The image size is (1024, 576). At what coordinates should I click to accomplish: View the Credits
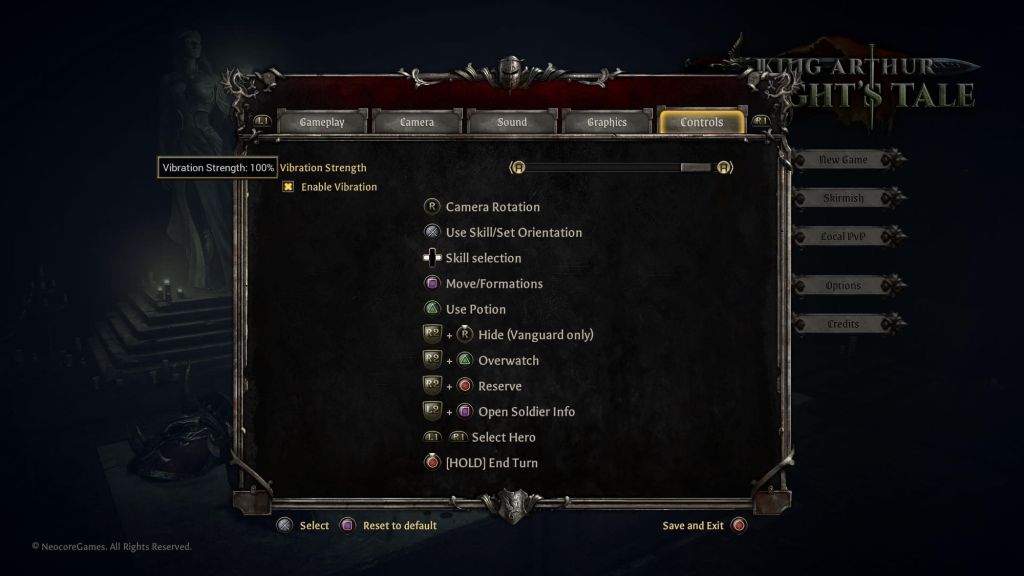(x=843, y=324)
